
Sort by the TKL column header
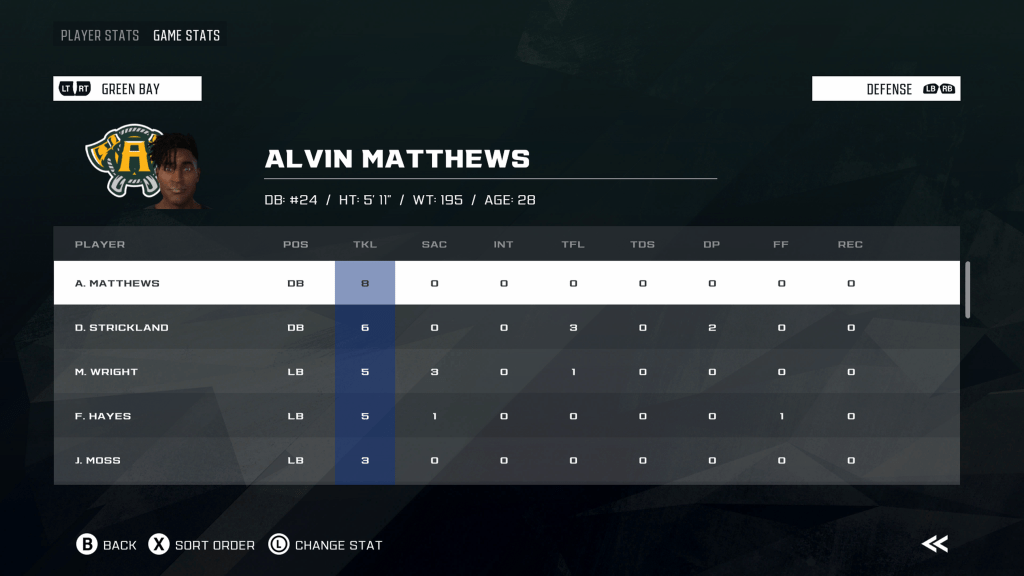point(364,244)
